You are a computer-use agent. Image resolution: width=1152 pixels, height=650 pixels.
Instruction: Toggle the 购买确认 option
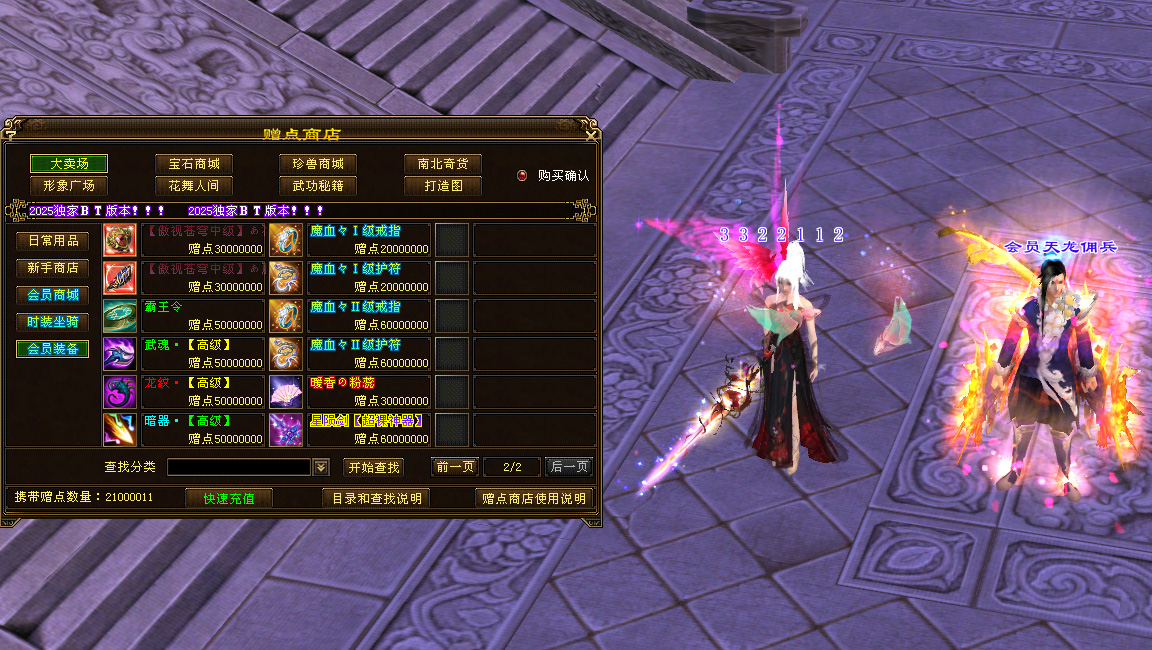(x=522, y=175)
